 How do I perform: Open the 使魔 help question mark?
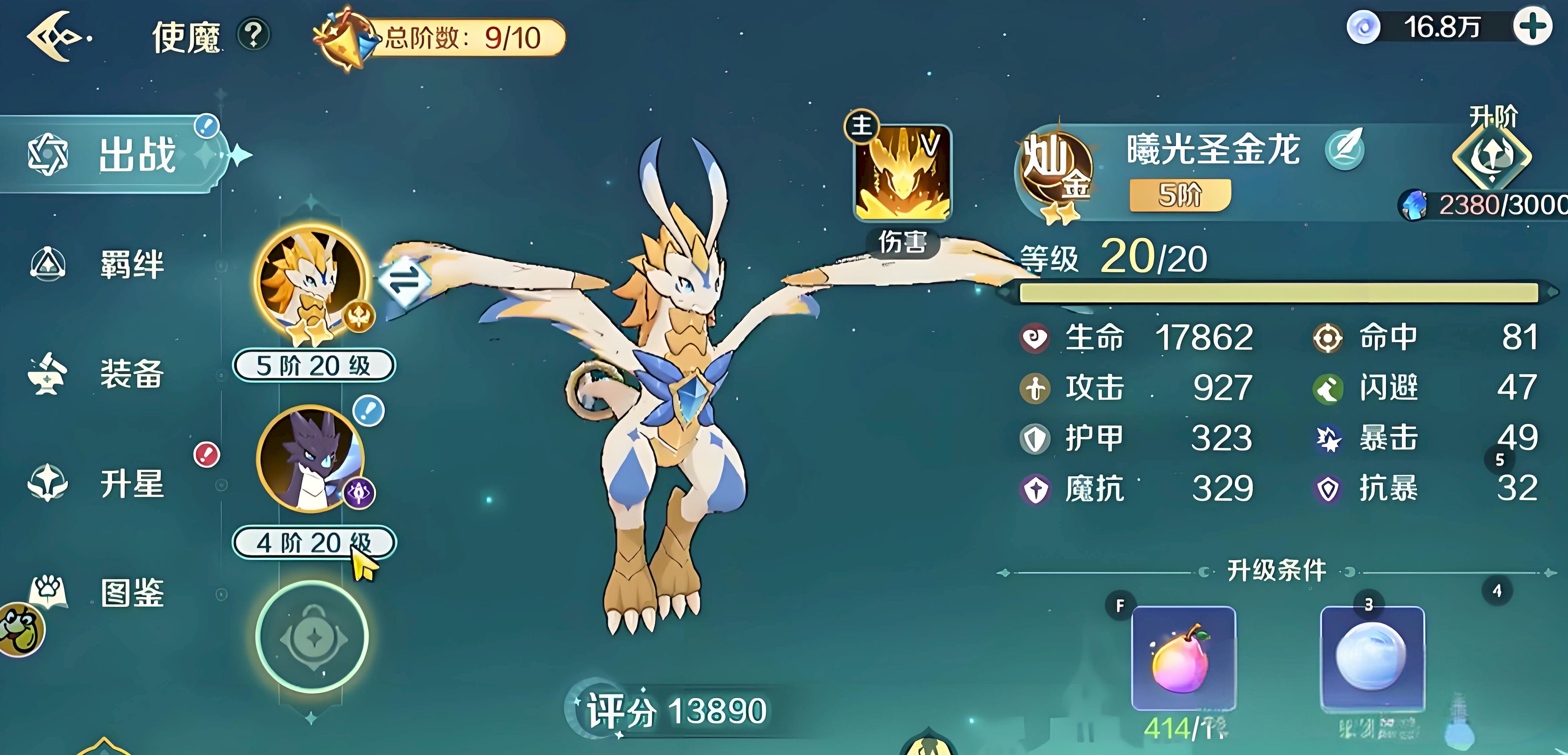[x=254, y=35]
